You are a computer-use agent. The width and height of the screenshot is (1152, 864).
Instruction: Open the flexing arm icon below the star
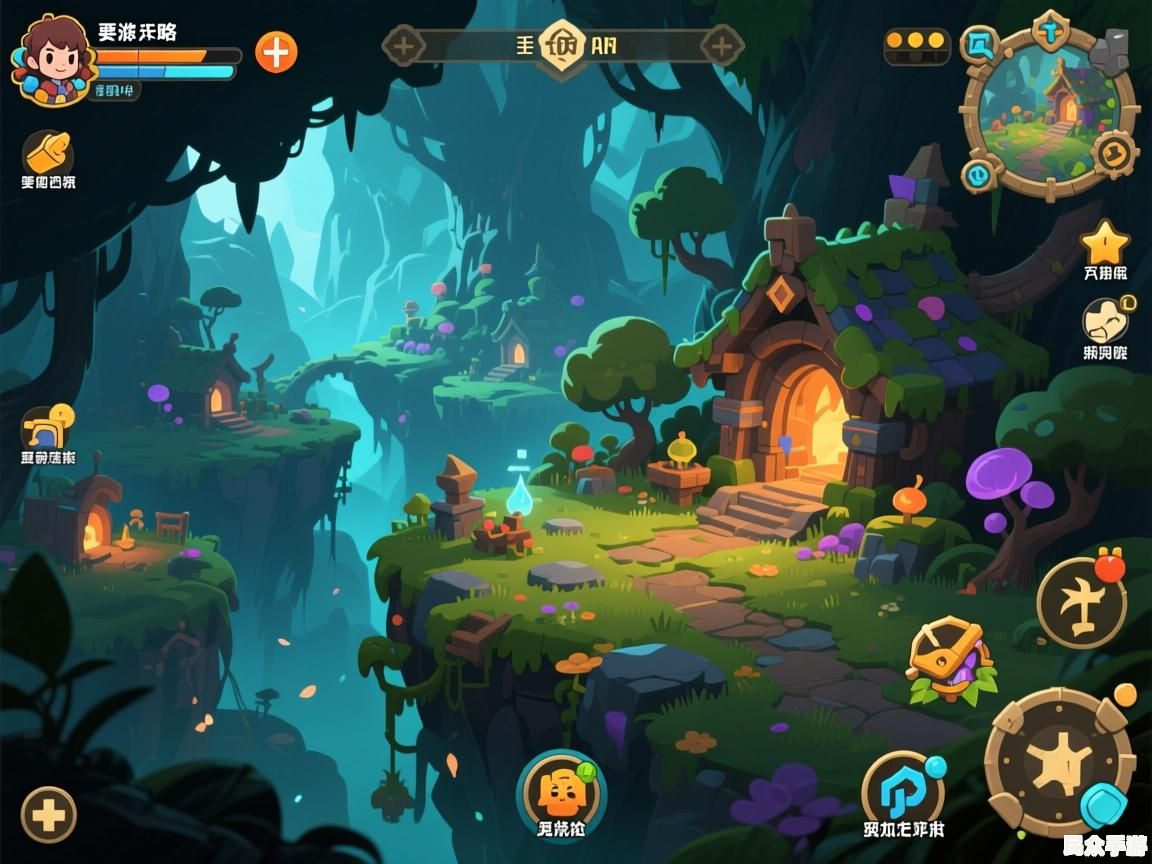click(1105, 322)
